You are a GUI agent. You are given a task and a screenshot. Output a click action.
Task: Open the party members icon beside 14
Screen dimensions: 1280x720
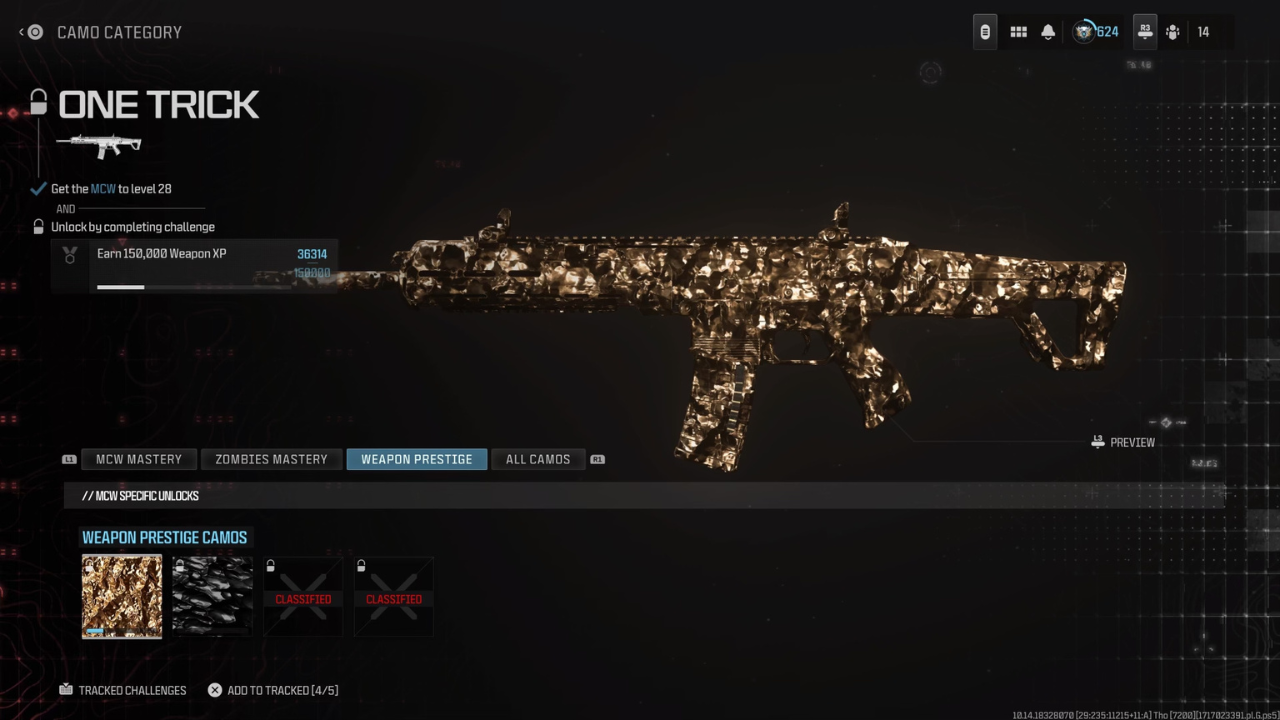[1172, 32]
